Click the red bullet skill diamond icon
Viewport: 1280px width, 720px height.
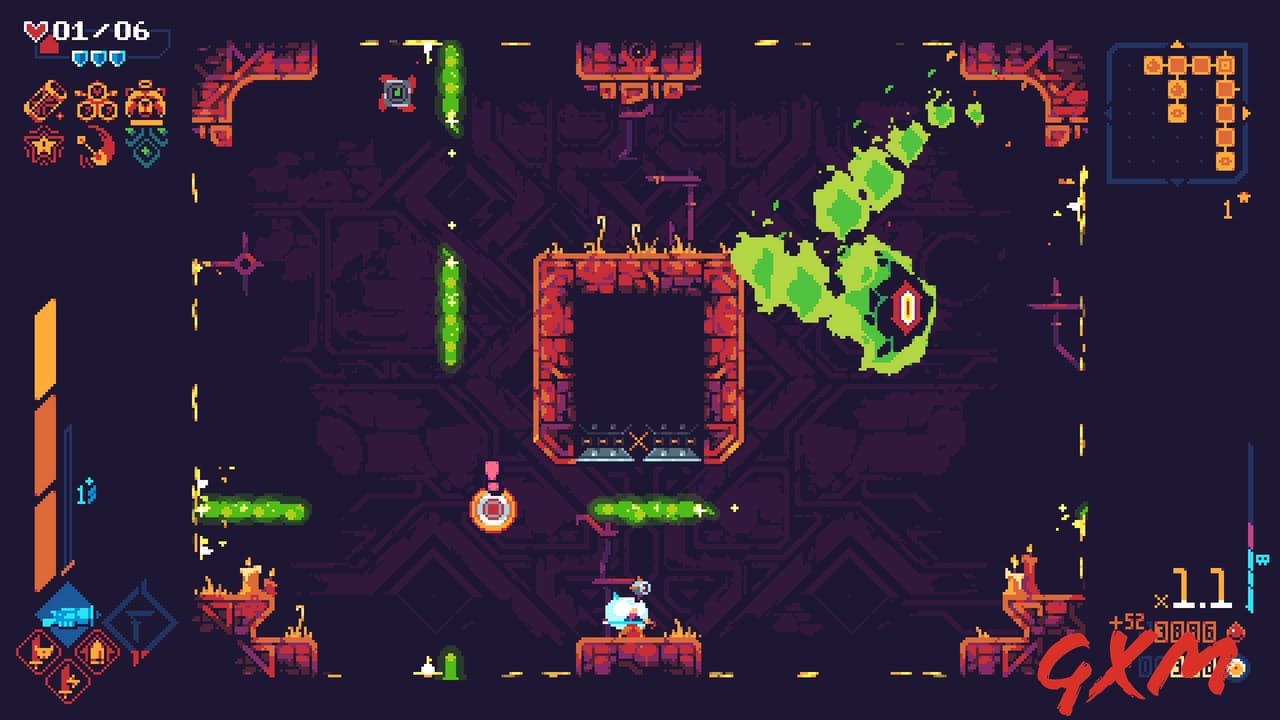(98, 652)
